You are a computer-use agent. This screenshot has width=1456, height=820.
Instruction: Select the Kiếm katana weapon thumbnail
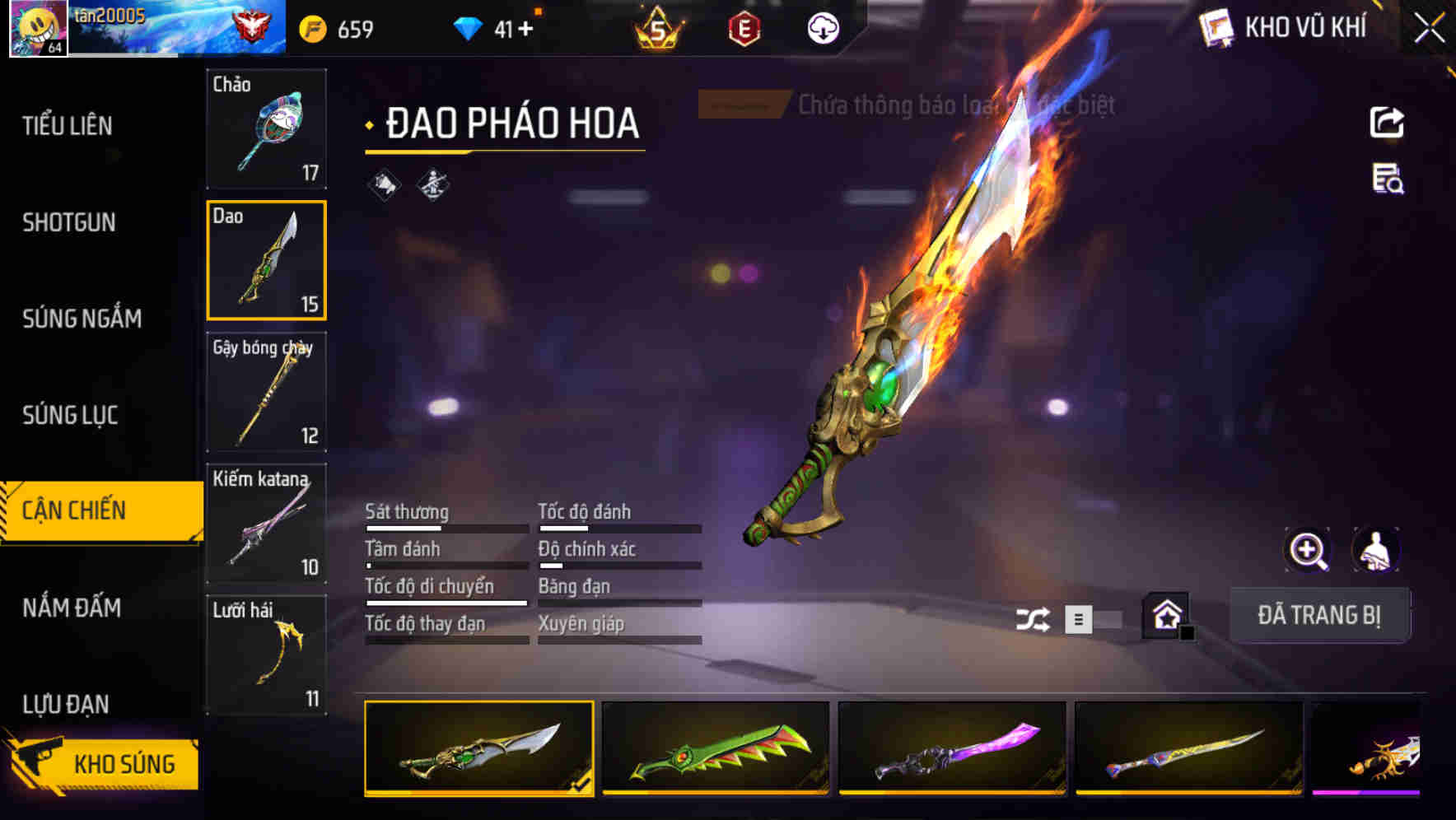pyautogui.click(x=266, y=524)
